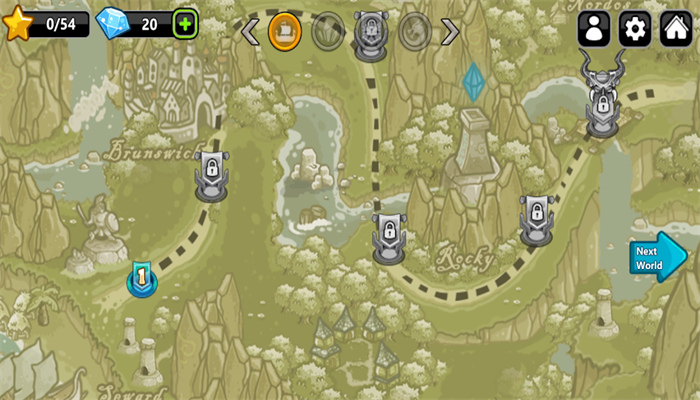This screenshot has width=700, height=400.
Task: Show previous world with left chevron
Action: coord(250,32)
